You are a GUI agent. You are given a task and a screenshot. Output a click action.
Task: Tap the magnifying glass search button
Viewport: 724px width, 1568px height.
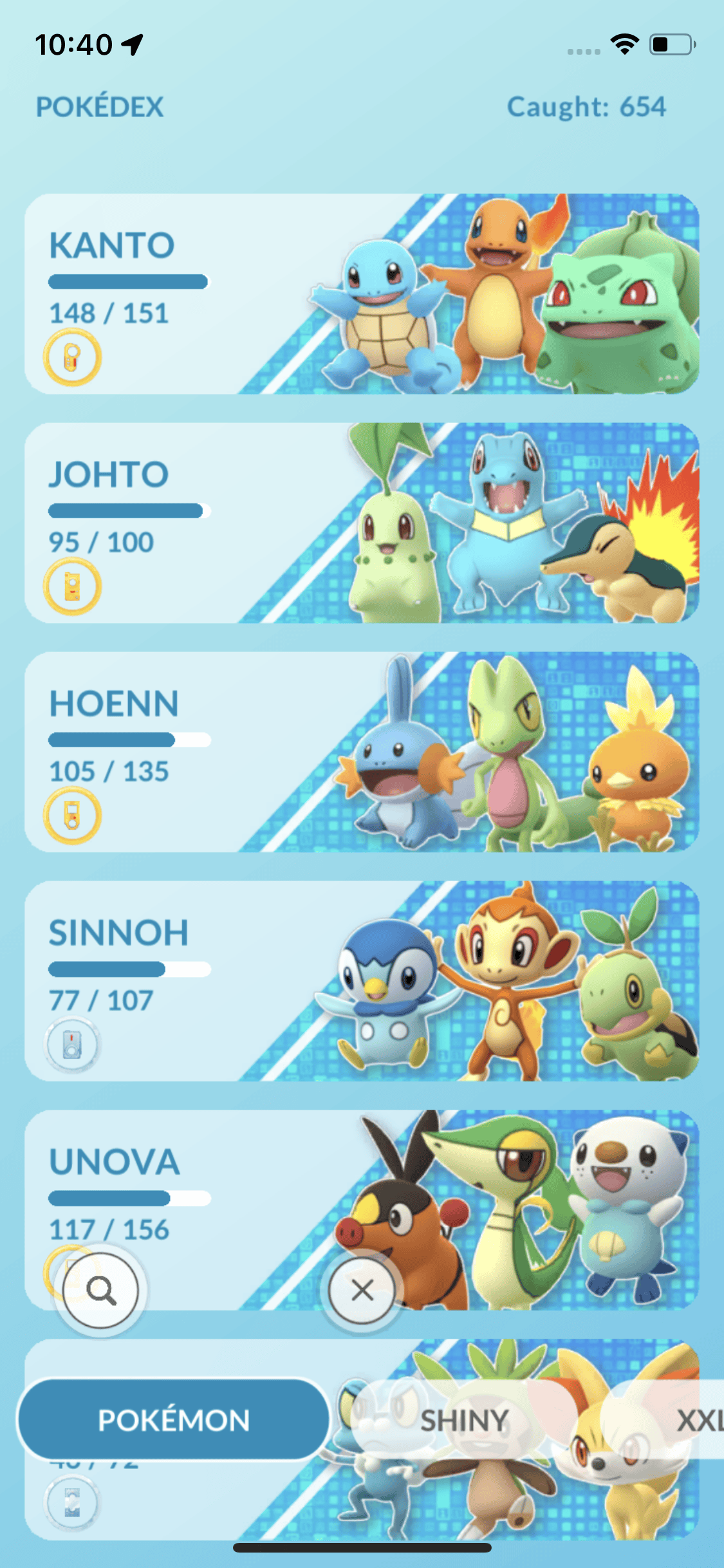click(x=101, y=1290)
